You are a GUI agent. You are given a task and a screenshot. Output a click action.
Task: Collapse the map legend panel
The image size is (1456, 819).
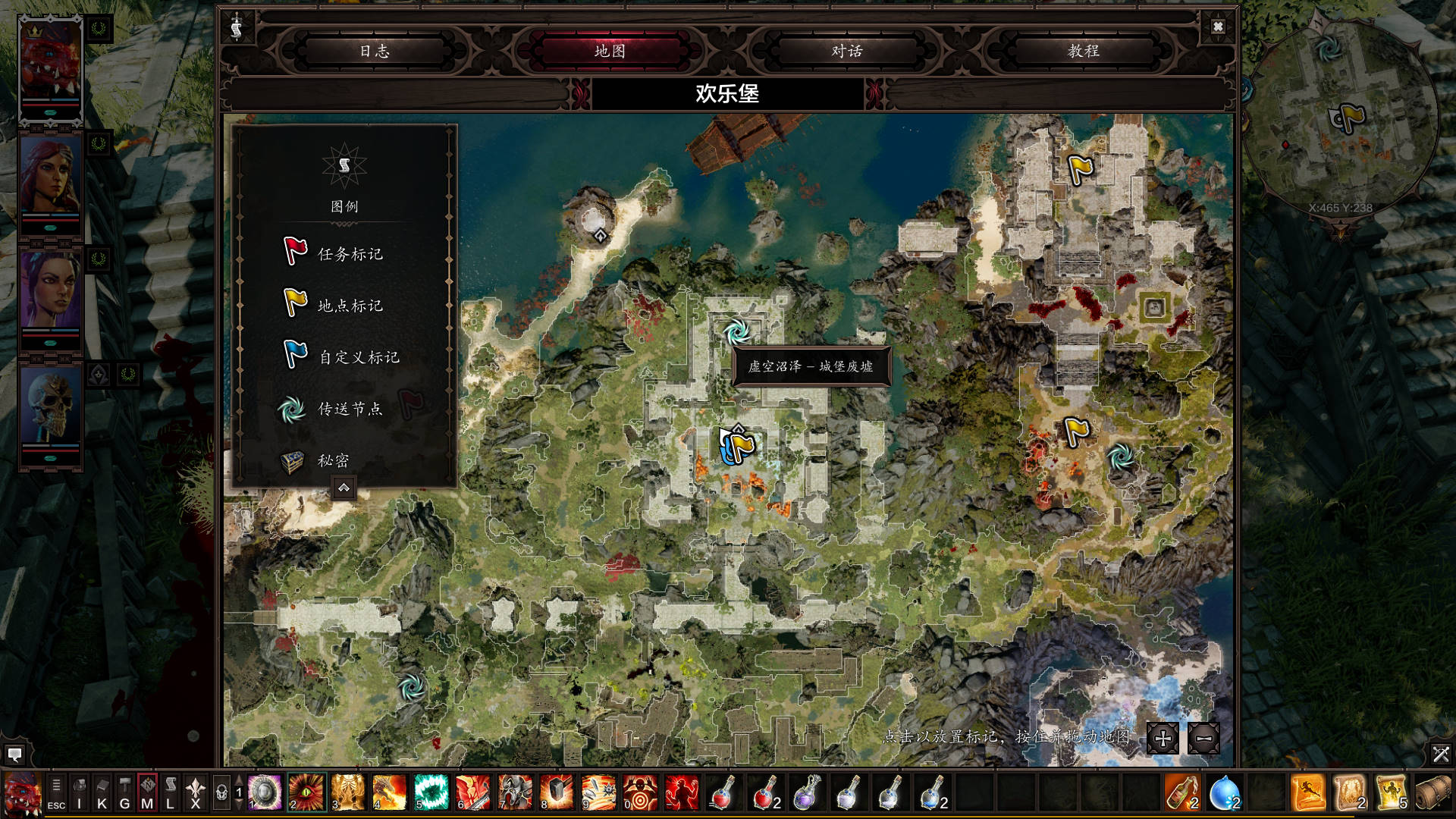344,488
